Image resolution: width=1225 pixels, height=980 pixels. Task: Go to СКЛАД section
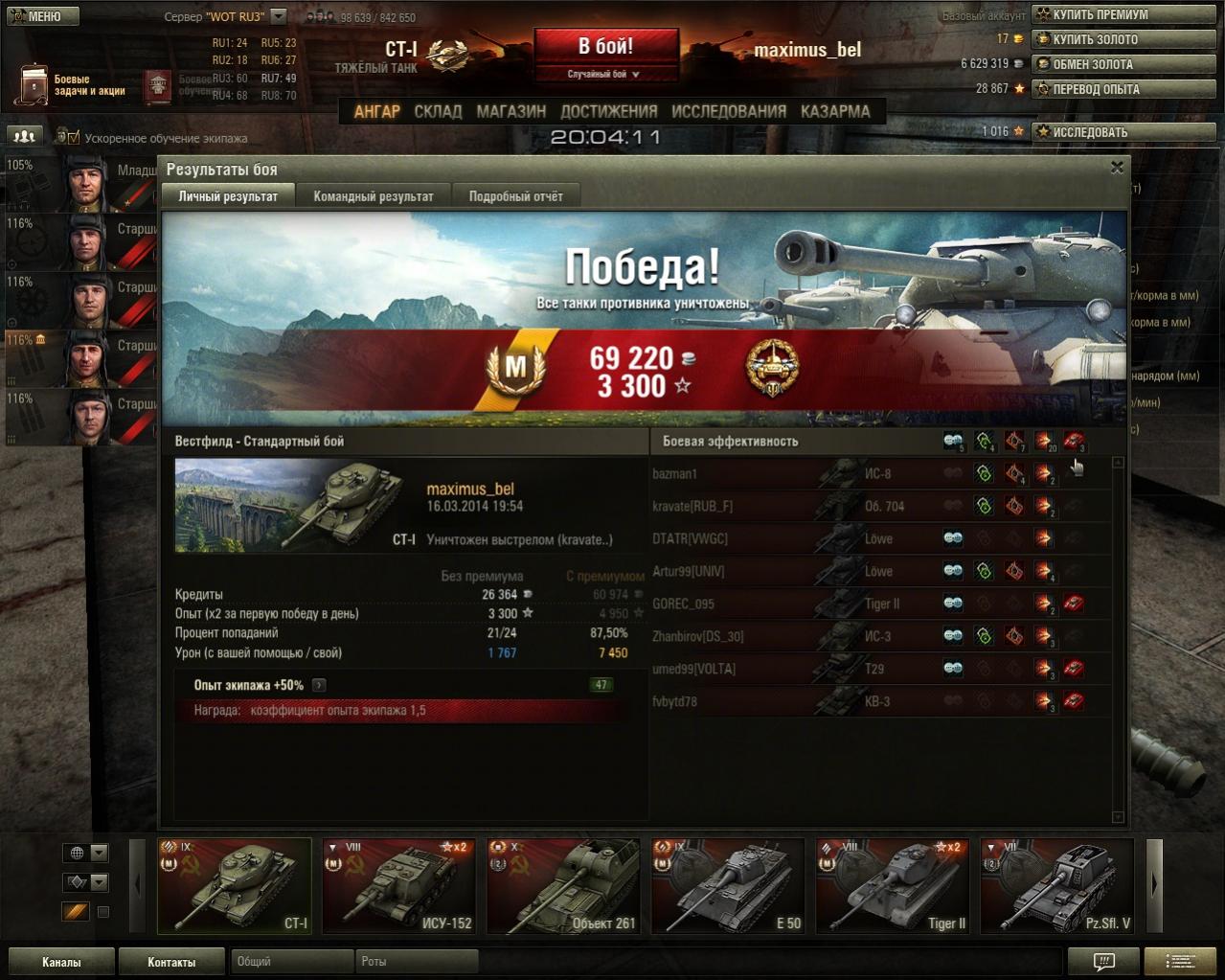coord(438,111)
